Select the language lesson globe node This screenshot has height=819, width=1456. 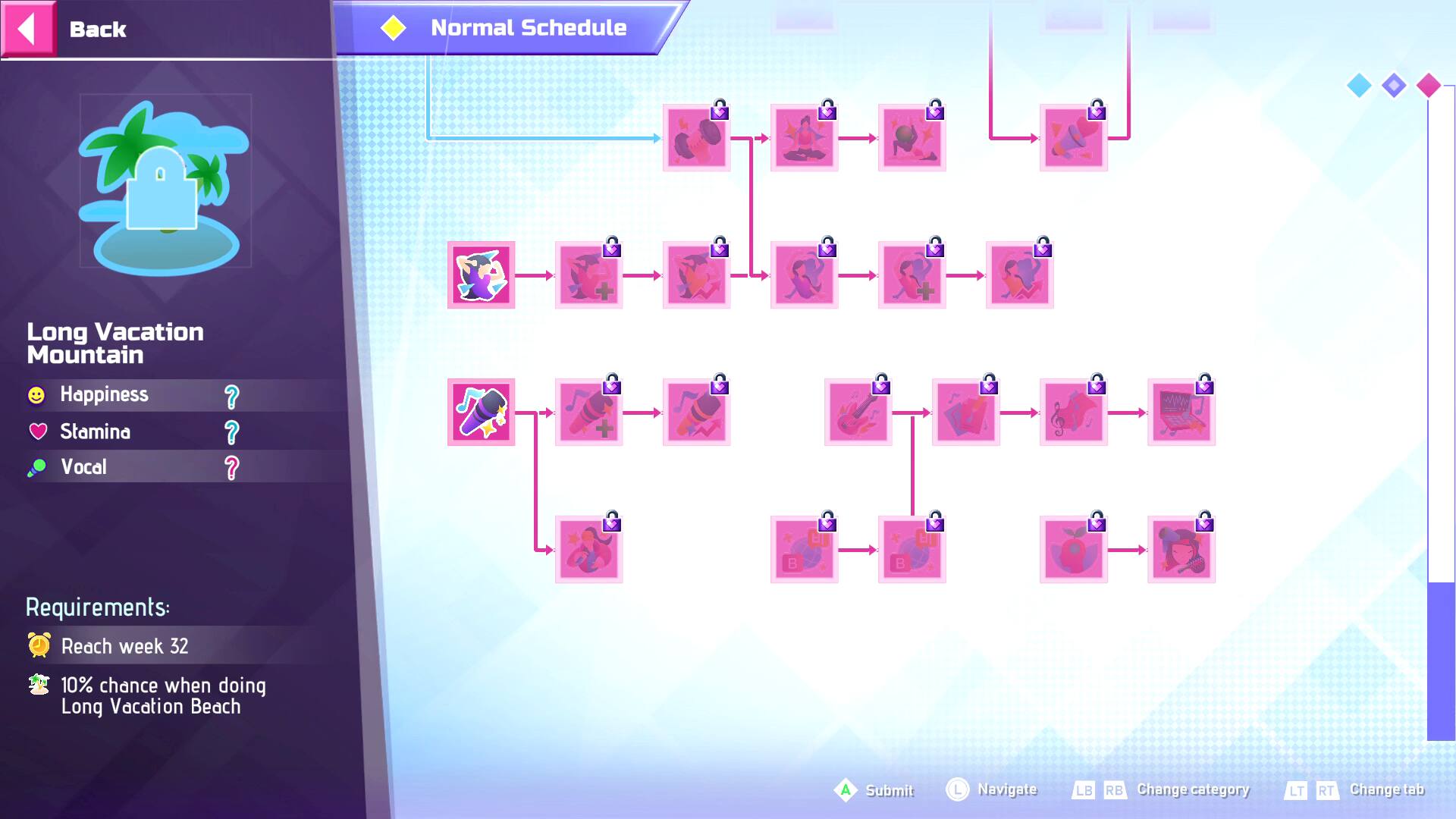803,548
